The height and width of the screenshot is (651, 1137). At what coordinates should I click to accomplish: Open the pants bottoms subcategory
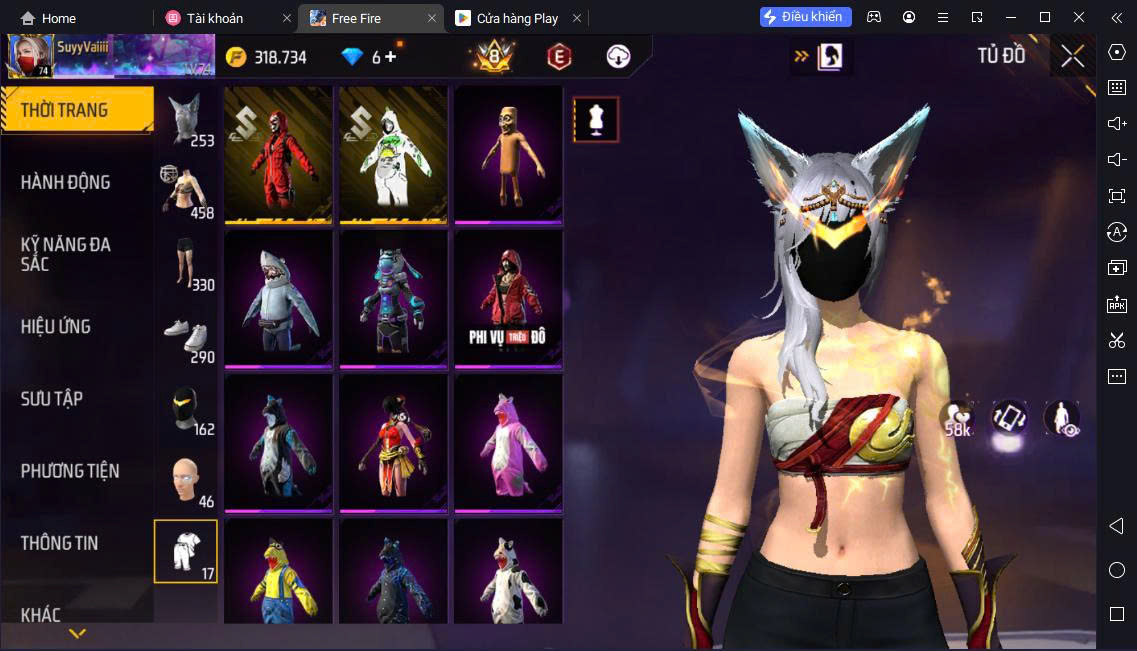(x=186, y=265)
